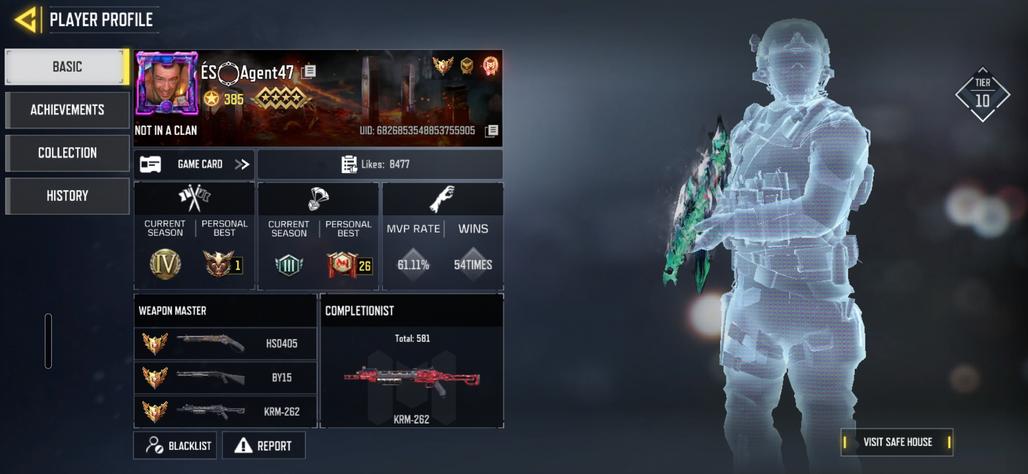The height and width of the screenshot is (474, 1028).
Task: Show the MVP rate and wins panel
Action: (x=442, y=237)
